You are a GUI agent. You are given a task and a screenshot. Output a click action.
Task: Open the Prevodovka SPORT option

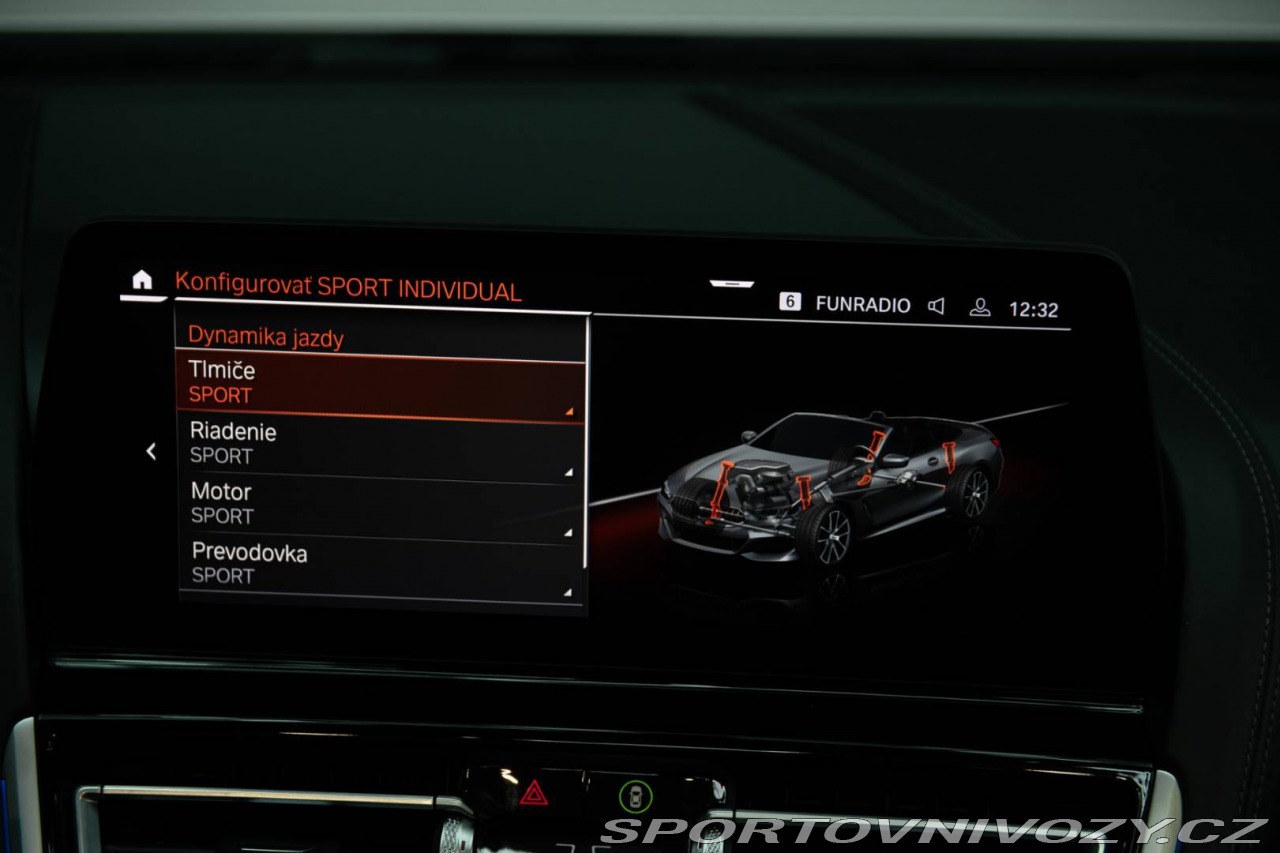point(380,564)
